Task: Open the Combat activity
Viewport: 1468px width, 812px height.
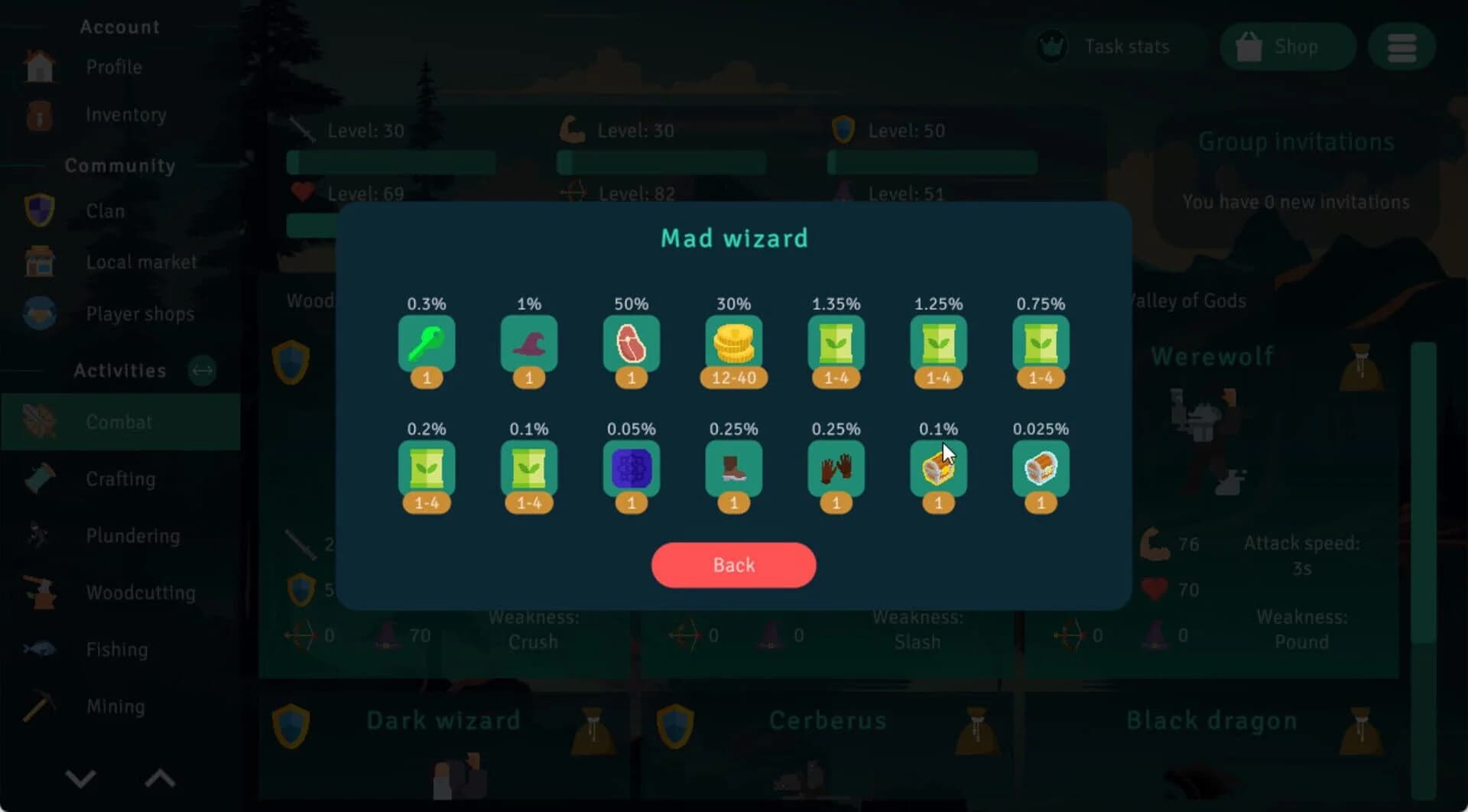Action: click(x=119, y=422)
